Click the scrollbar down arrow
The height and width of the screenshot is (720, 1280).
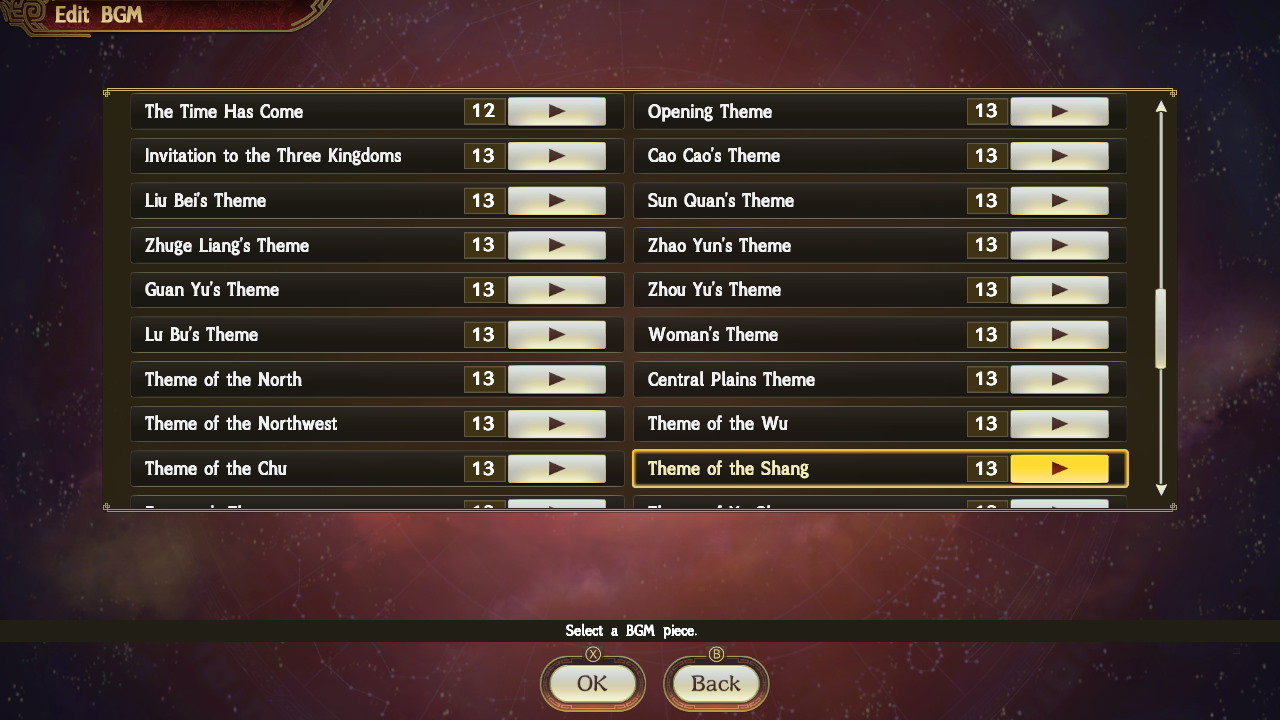[1161, 490]
